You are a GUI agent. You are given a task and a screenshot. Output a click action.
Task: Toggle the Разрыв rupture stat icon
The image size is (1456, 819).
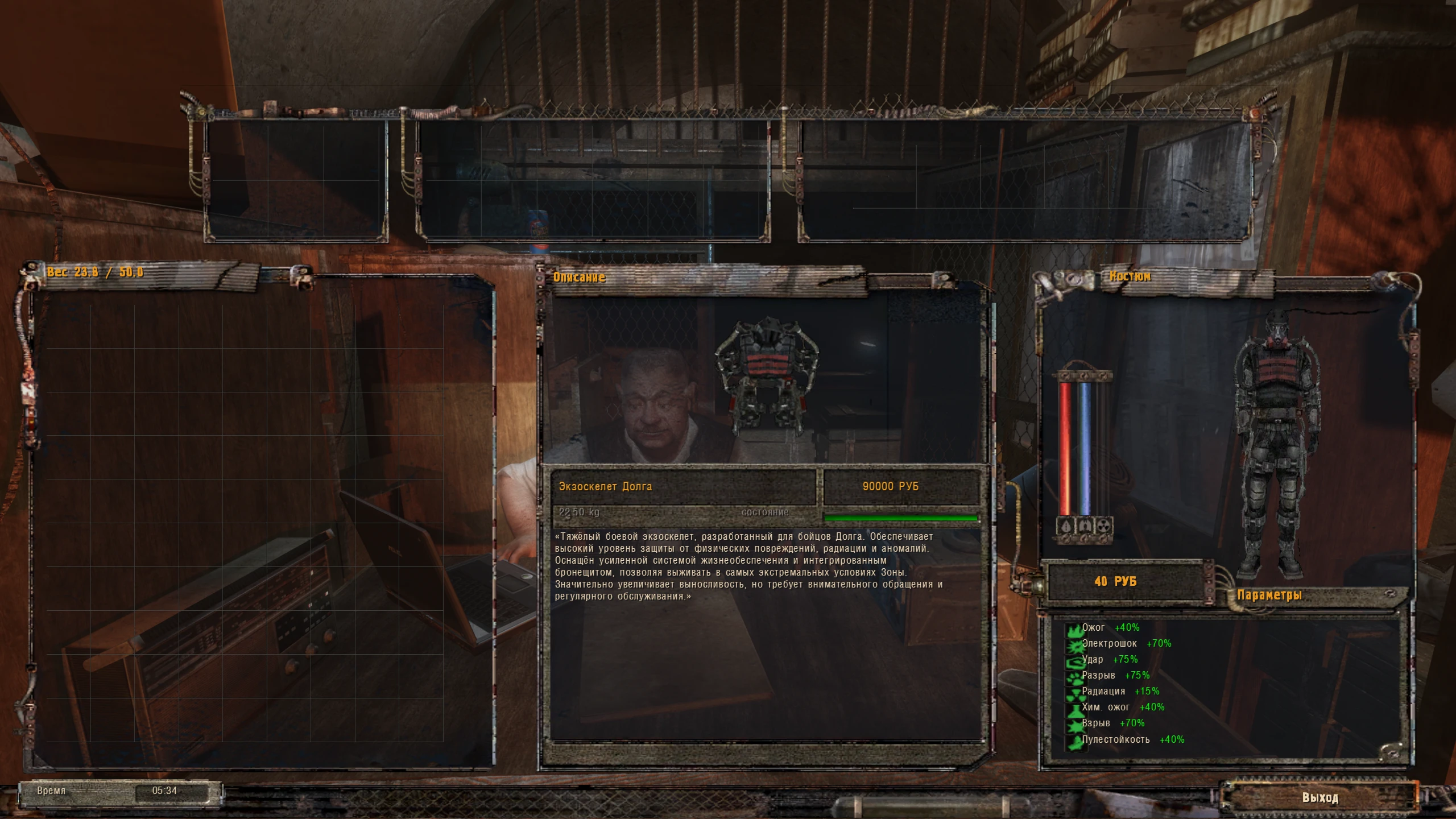(x=1077, y=677)
